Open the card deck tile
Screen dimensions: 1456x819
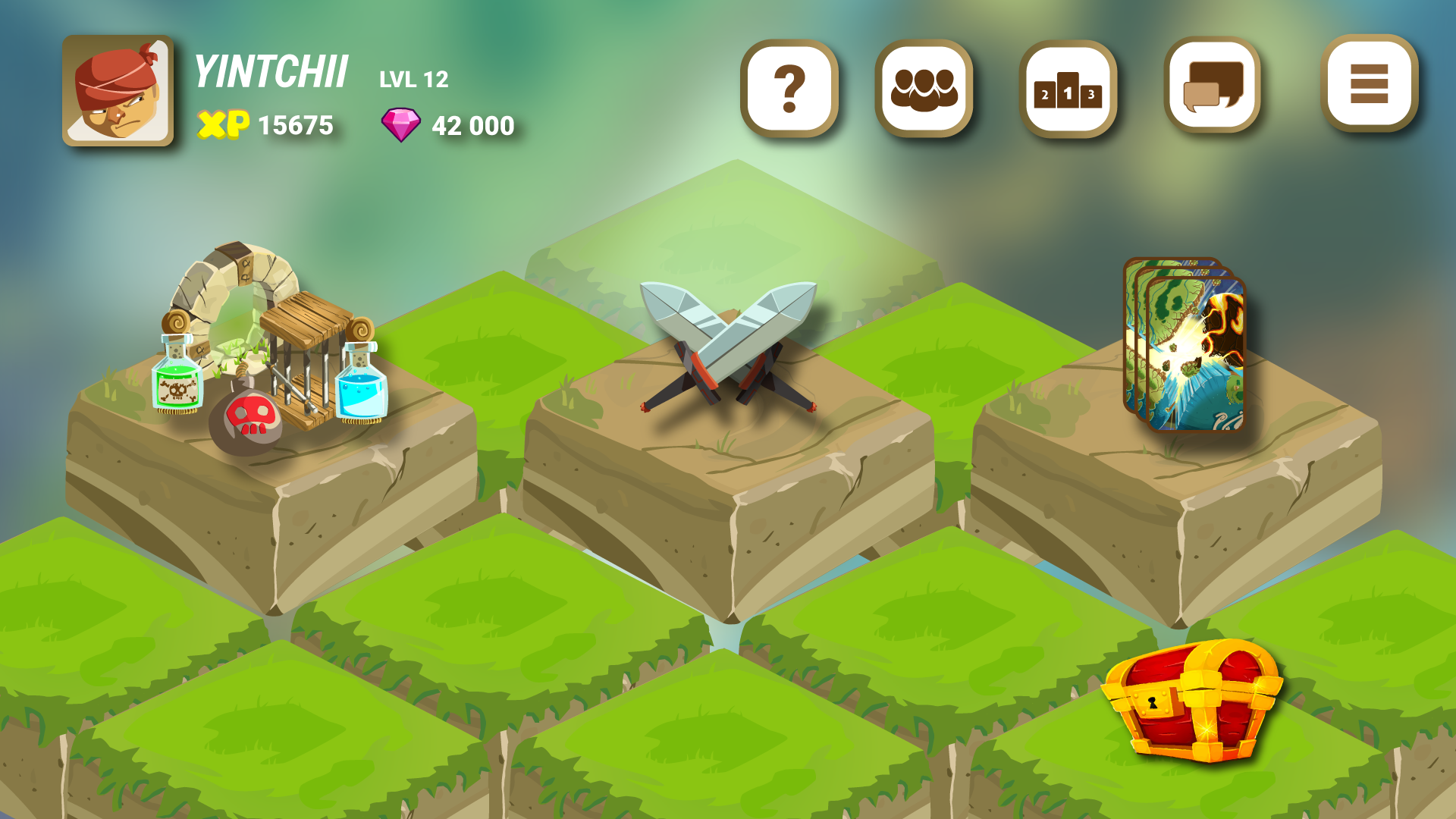tap(1184, 345)
